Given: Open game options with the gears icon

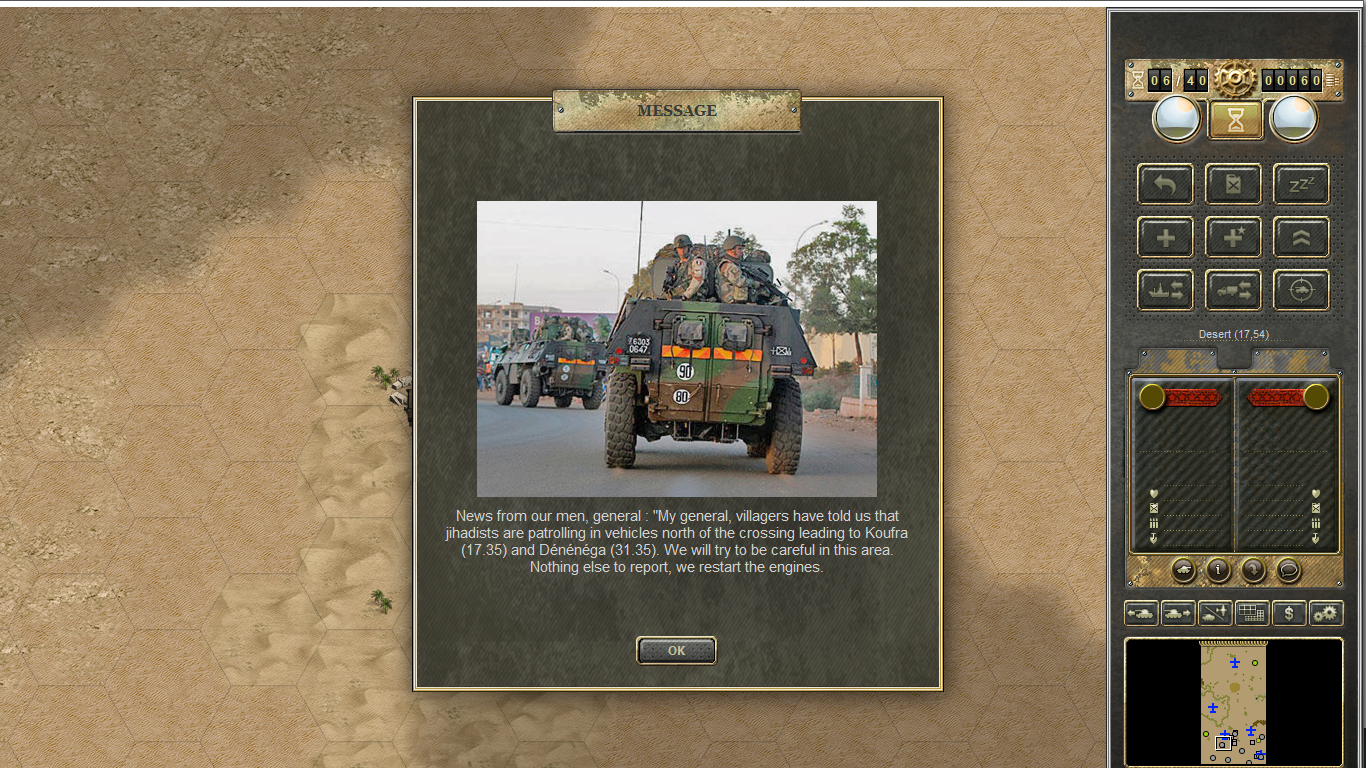Looking at the screenshot, I should point(1326,613).
